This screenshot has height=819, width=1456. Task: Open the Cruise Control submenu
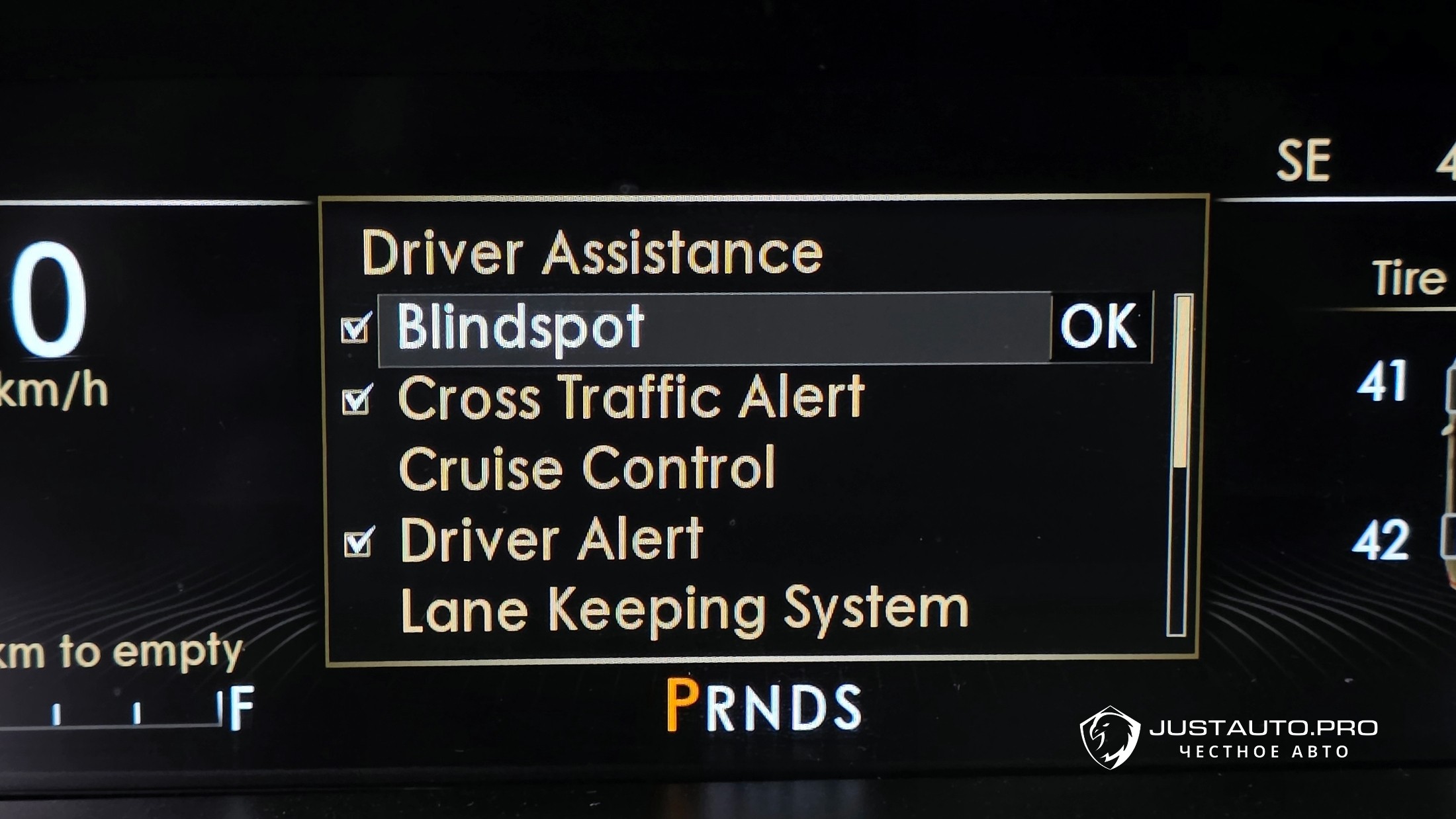587,468
